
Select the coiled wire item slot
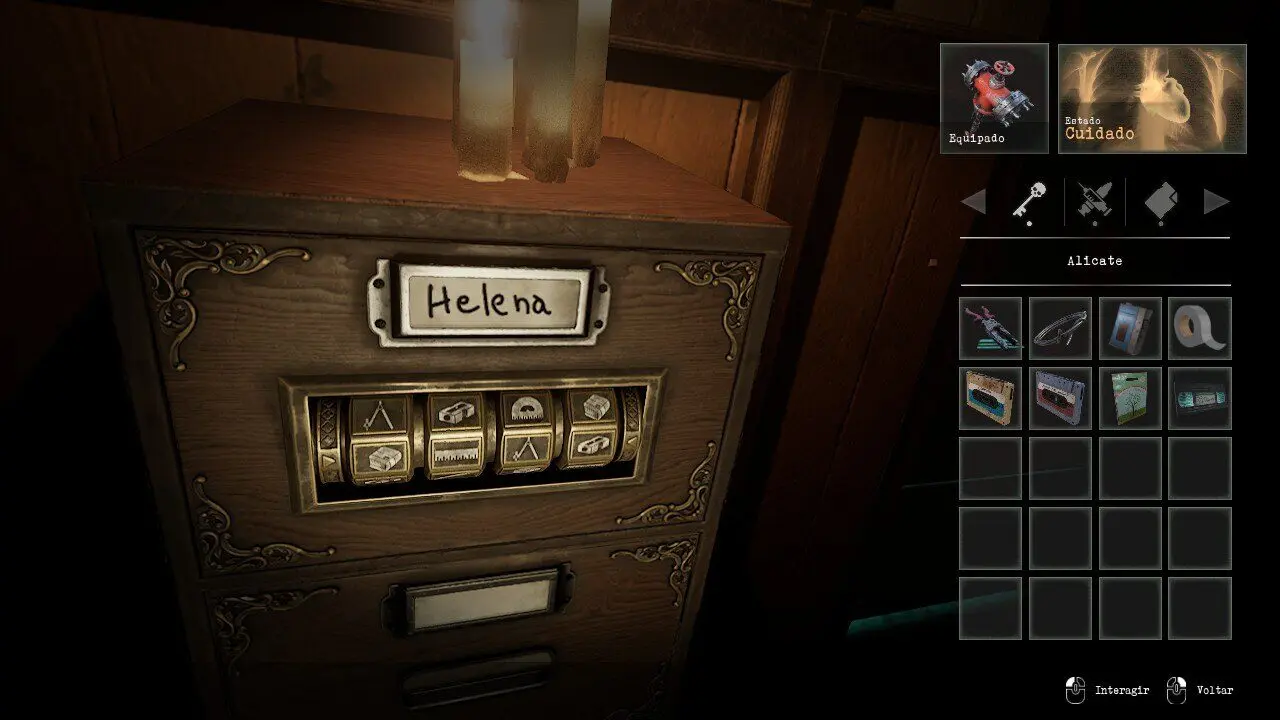click(1060, 329)
